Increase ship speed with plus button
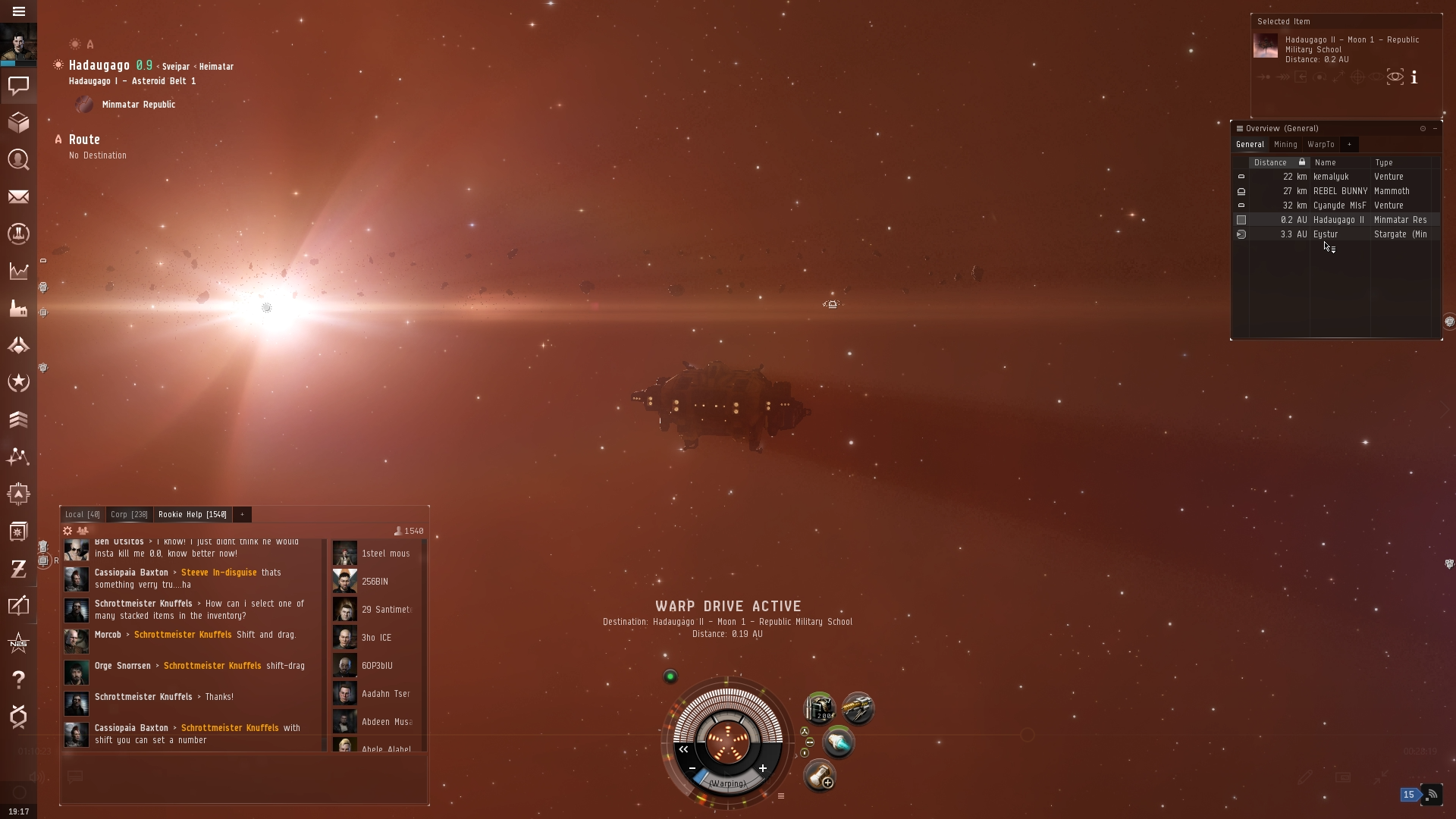The image size is (1456, 819). pos(763,768)
